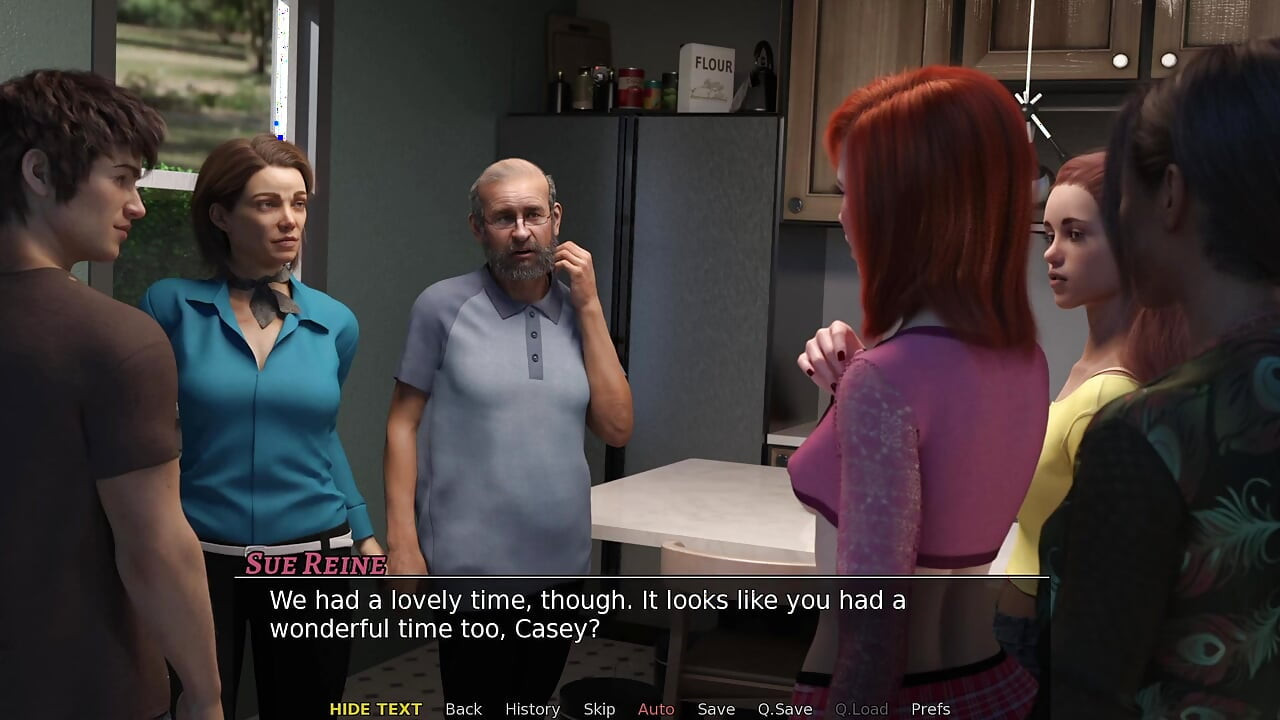
Task: Disable the currently active Auto mode
Action: coord(656,709)
